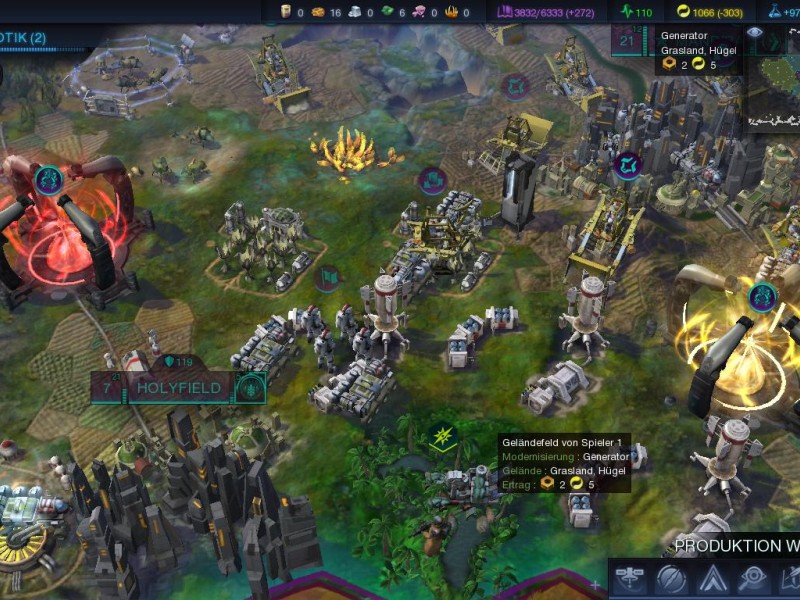Viewport: 800px width, 600px height.
Task: Select the unit marker on the yellow structure
Action: point(762,295)
